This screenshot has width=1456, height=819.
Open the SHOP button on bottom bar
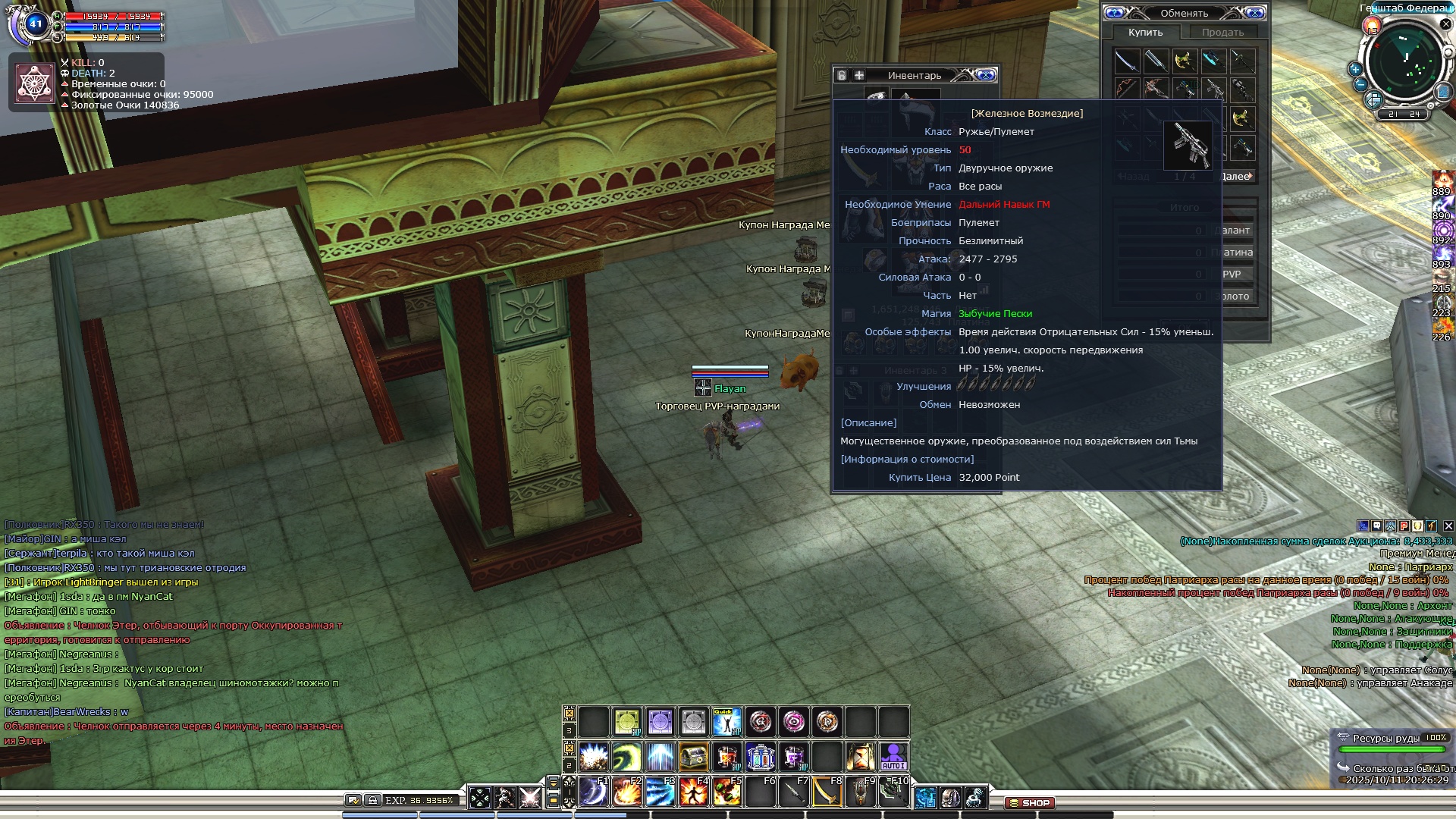click(1029, 802)
